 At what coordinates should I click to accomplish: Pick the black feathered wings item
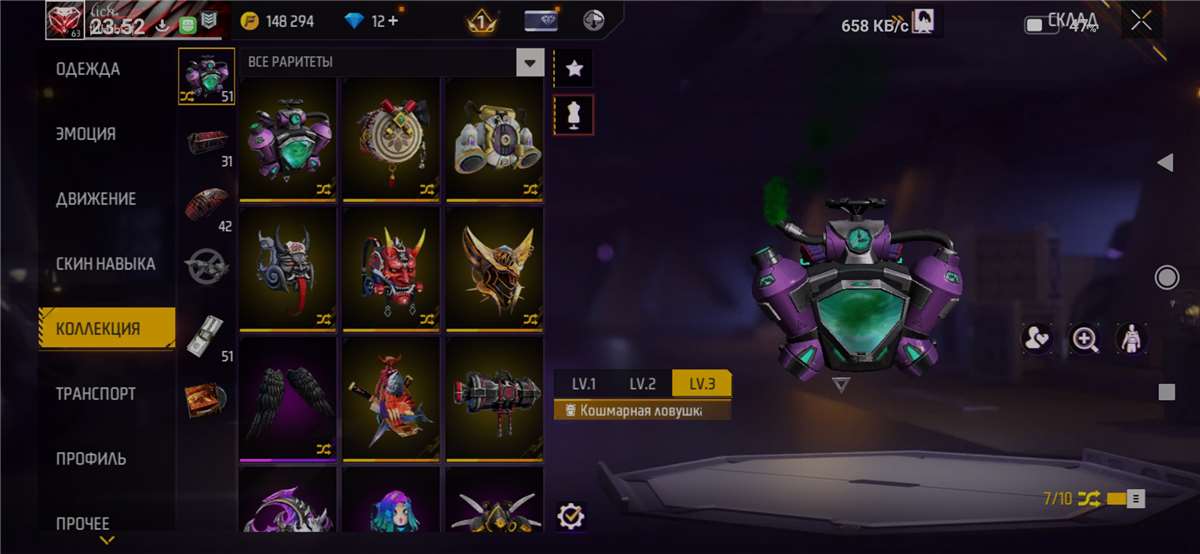288,398
